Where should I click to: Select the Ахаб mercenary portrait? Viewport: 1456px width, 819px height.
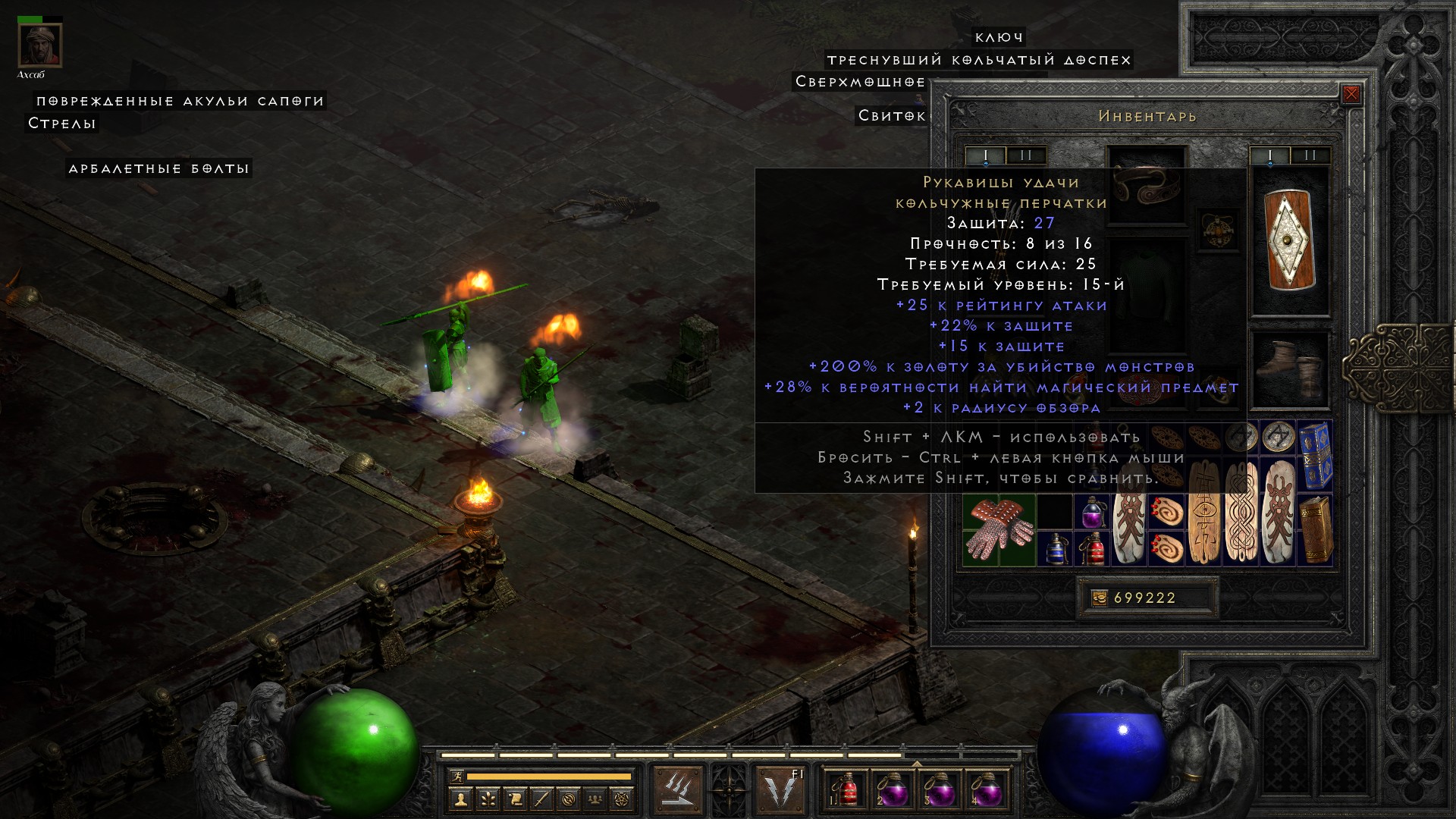coord(40,45)
